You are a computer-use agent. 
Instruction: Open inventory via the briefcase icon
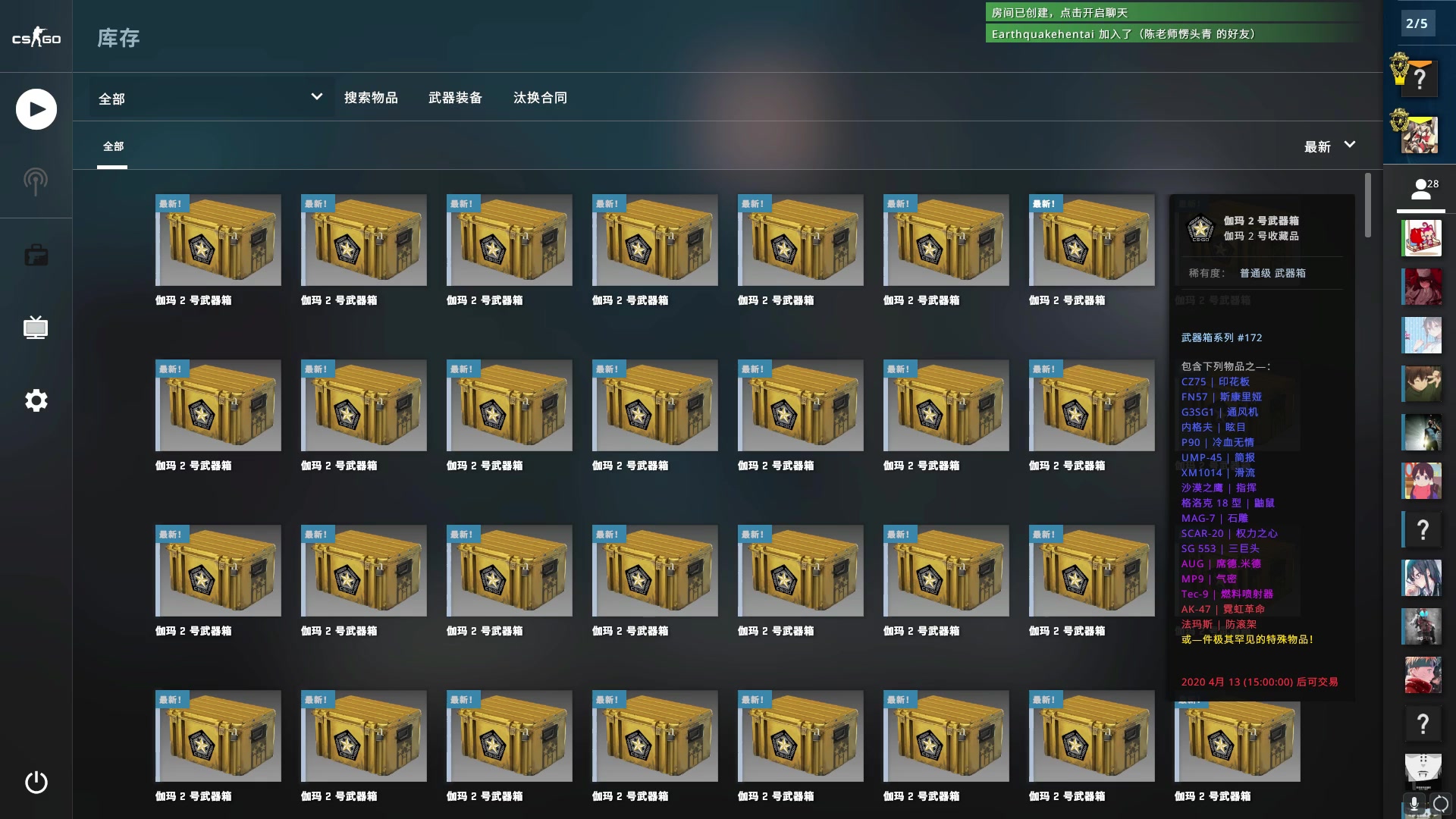coord(35,254)
